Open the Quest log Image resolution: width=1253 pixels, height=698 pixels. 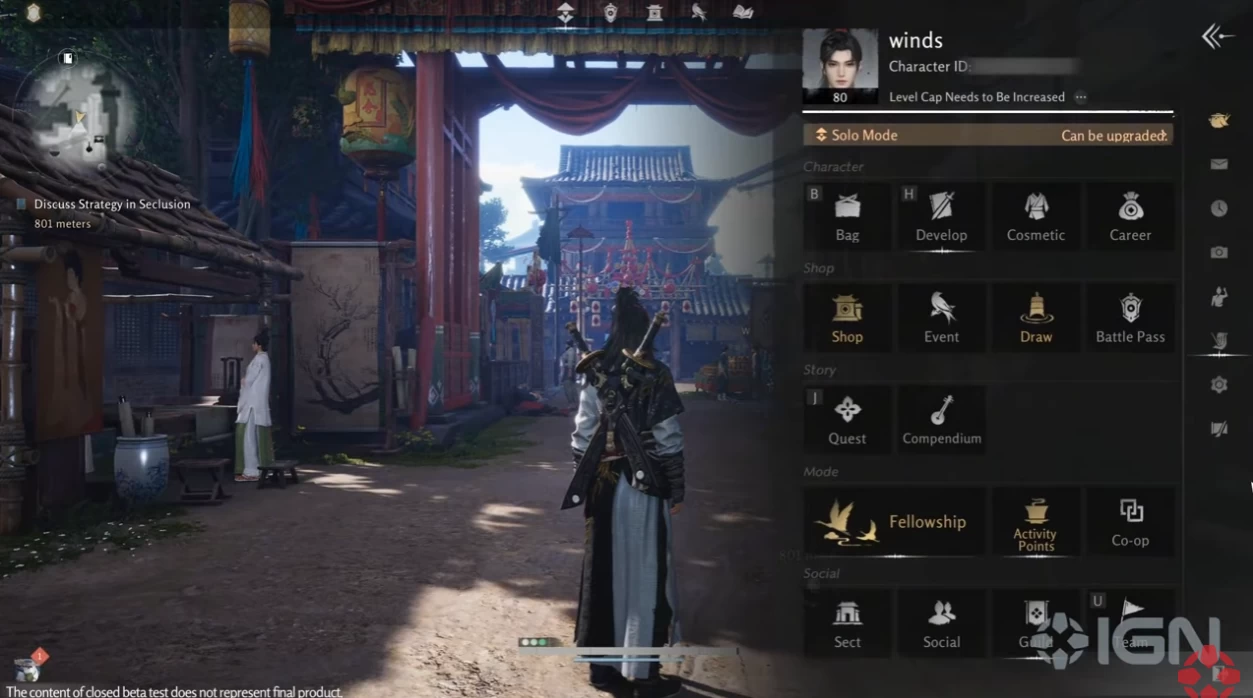tap(847, 420)
